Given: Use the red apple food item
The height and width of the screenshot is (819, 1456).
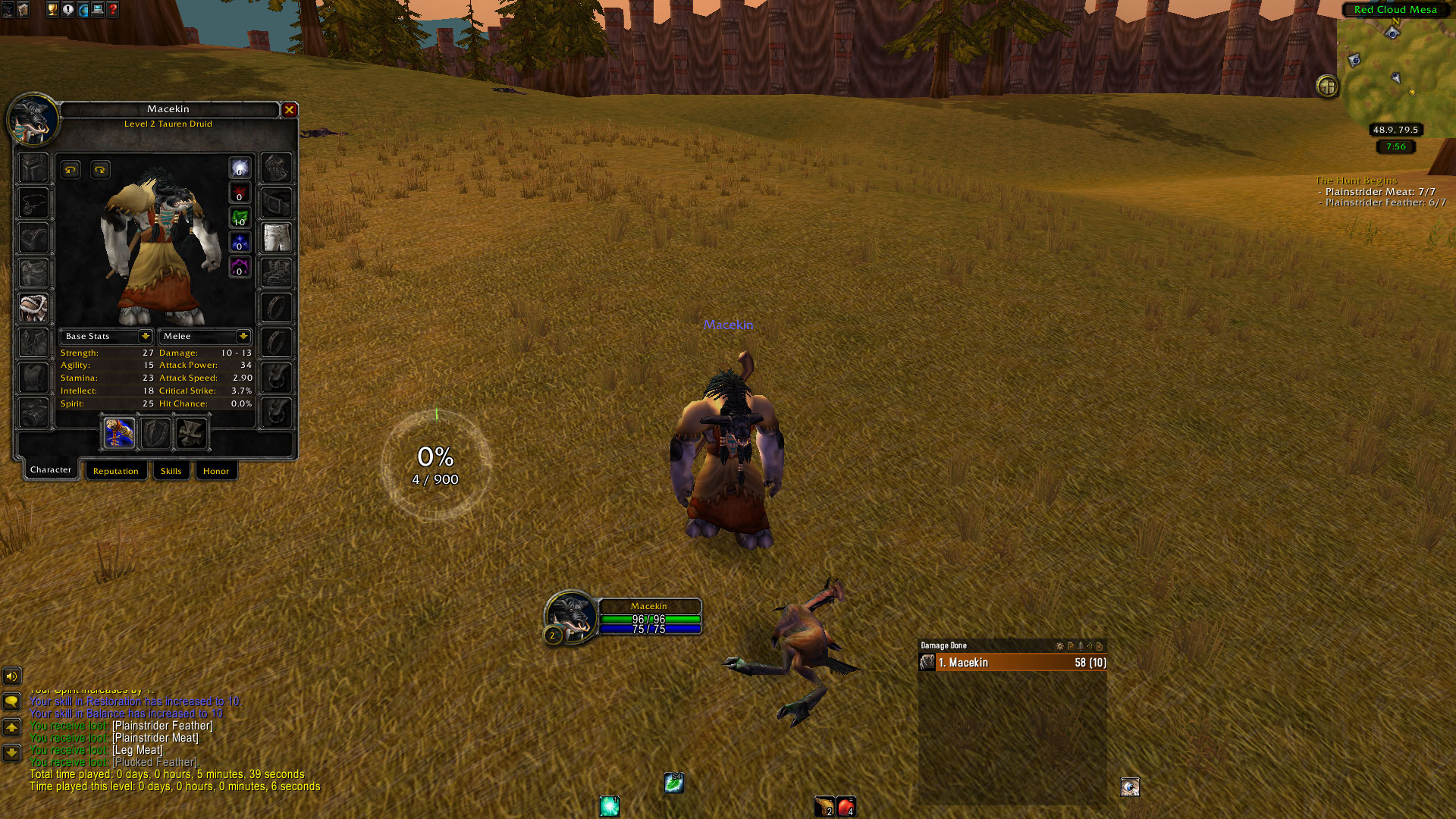Looking at the screenshot, I should (x=846, y=806).
